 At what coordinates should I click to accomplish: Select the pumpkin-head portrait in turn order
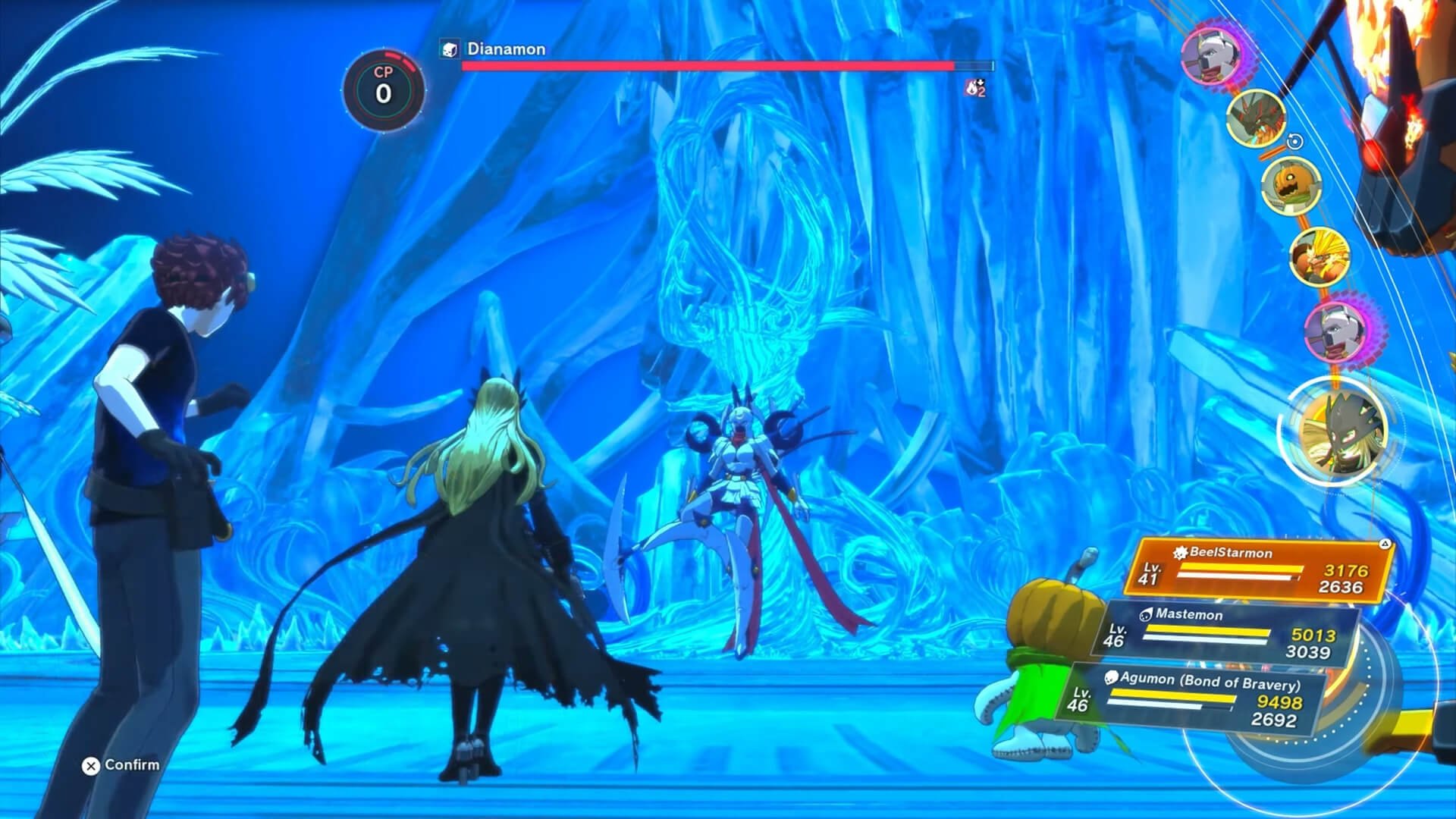click(1291, 186)
